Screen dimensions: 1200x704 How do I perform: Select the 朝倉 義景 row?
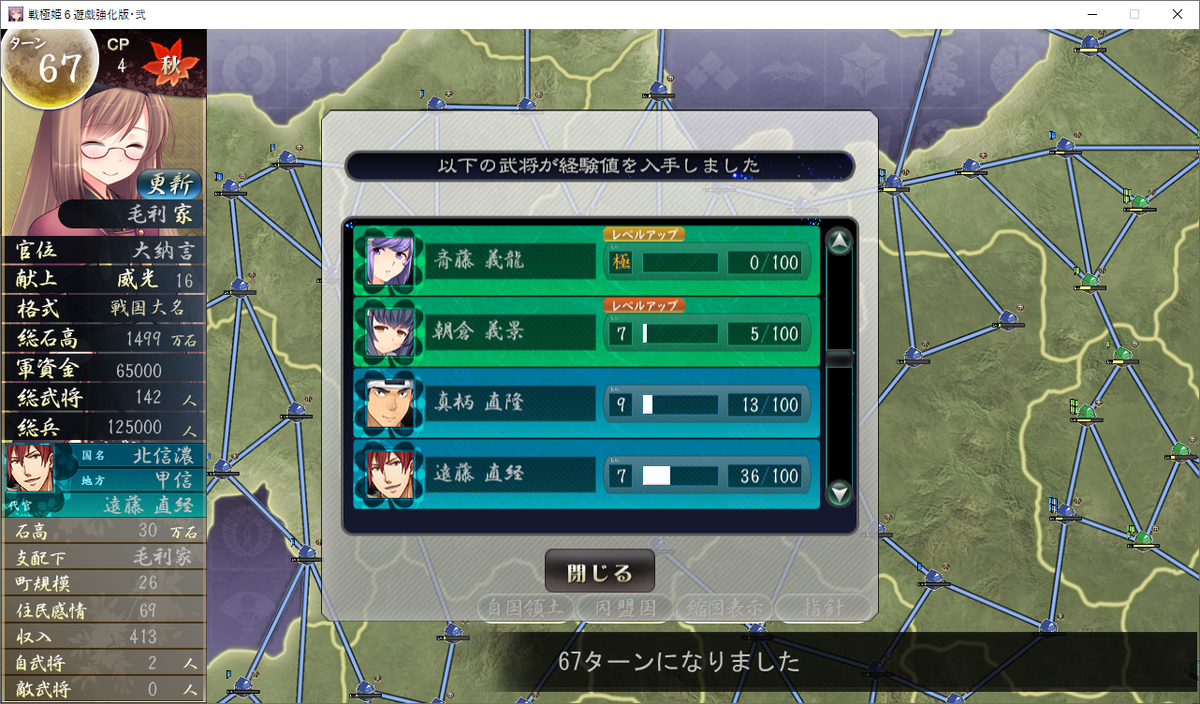point(586,333)
